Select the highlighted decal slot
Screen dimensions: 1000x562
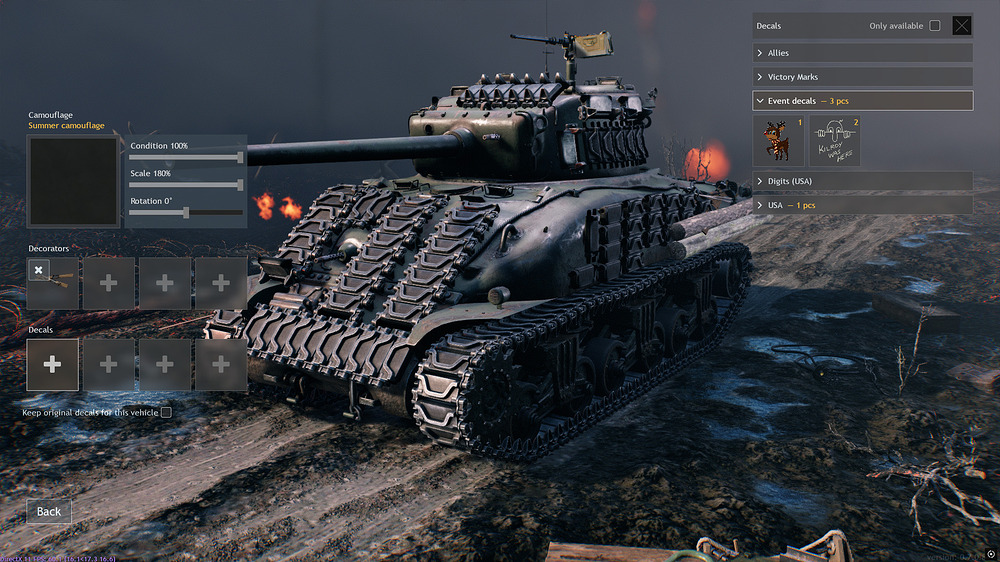(x=52, y=365)
